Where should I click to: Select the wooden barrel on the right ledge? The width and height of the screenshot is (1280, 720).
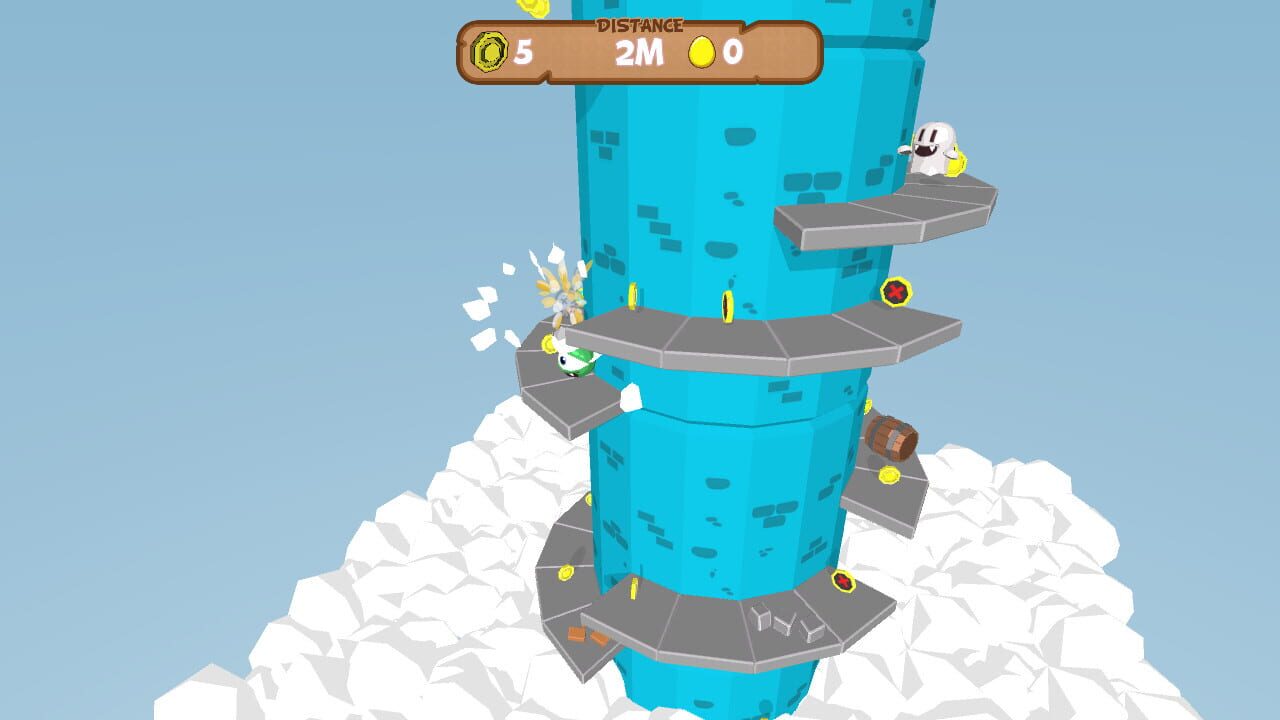point(891,437)
